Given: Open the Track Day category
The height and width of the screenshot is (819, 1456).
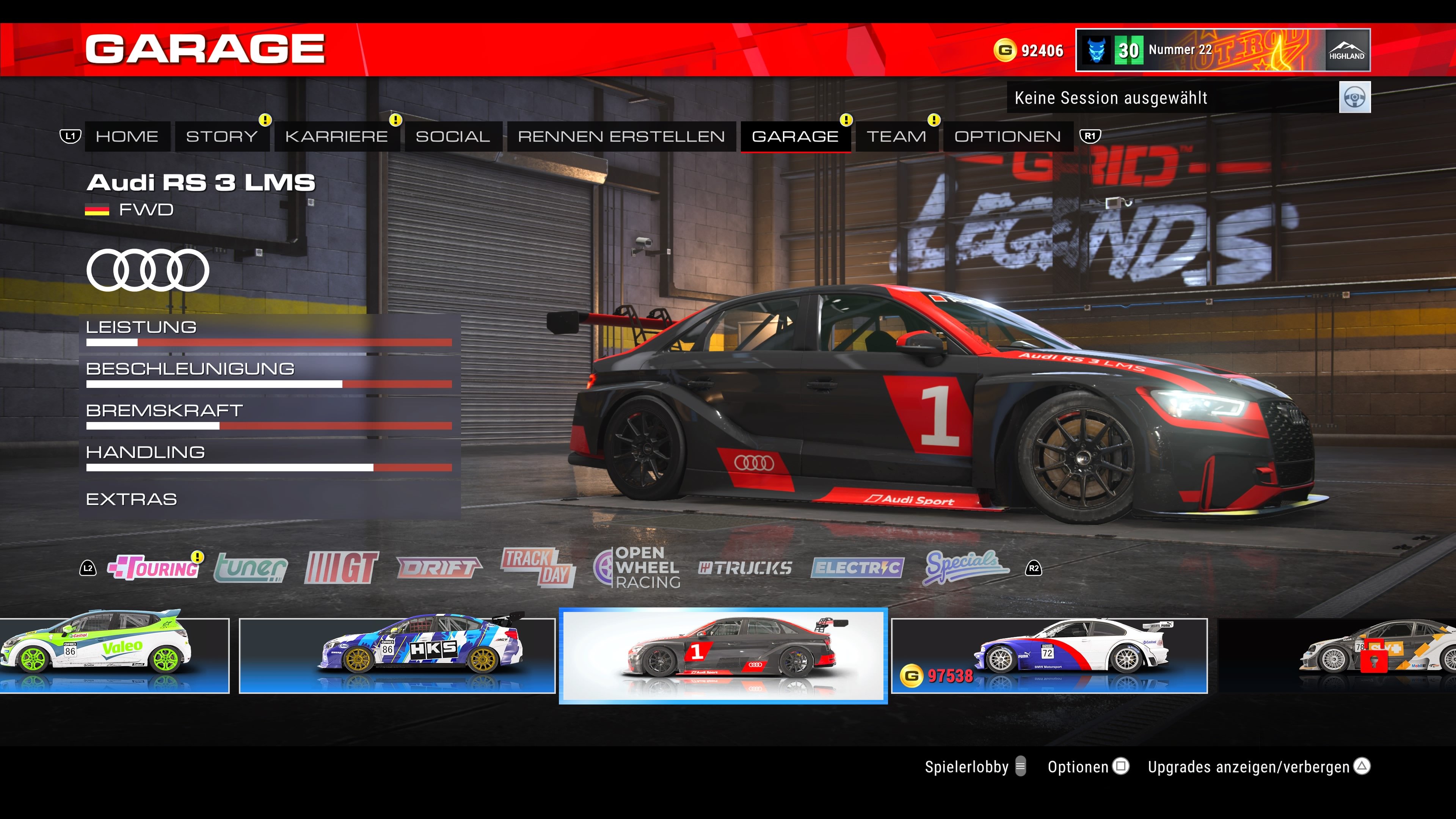Looking at the screenshot, I should click(x=538, y=568).
